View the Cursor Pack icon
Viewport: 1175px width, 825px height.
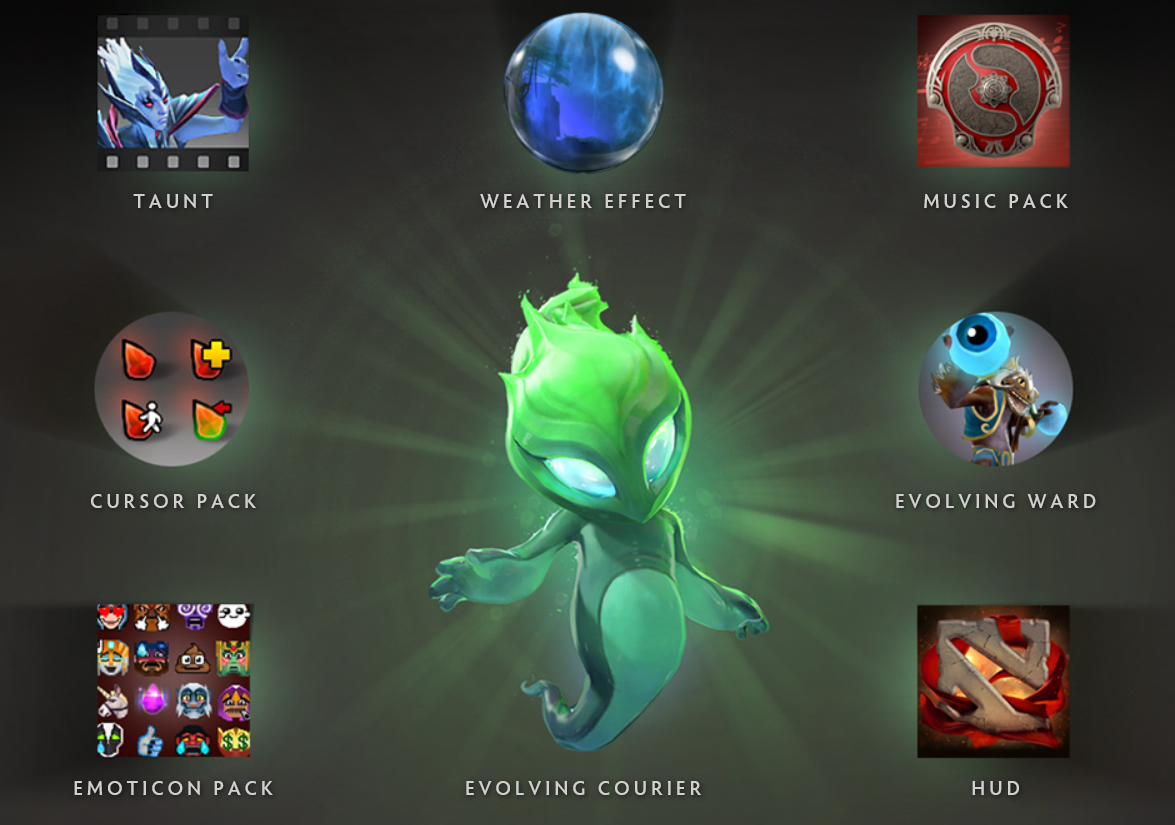pyautogui.click(x=172, y=389)
